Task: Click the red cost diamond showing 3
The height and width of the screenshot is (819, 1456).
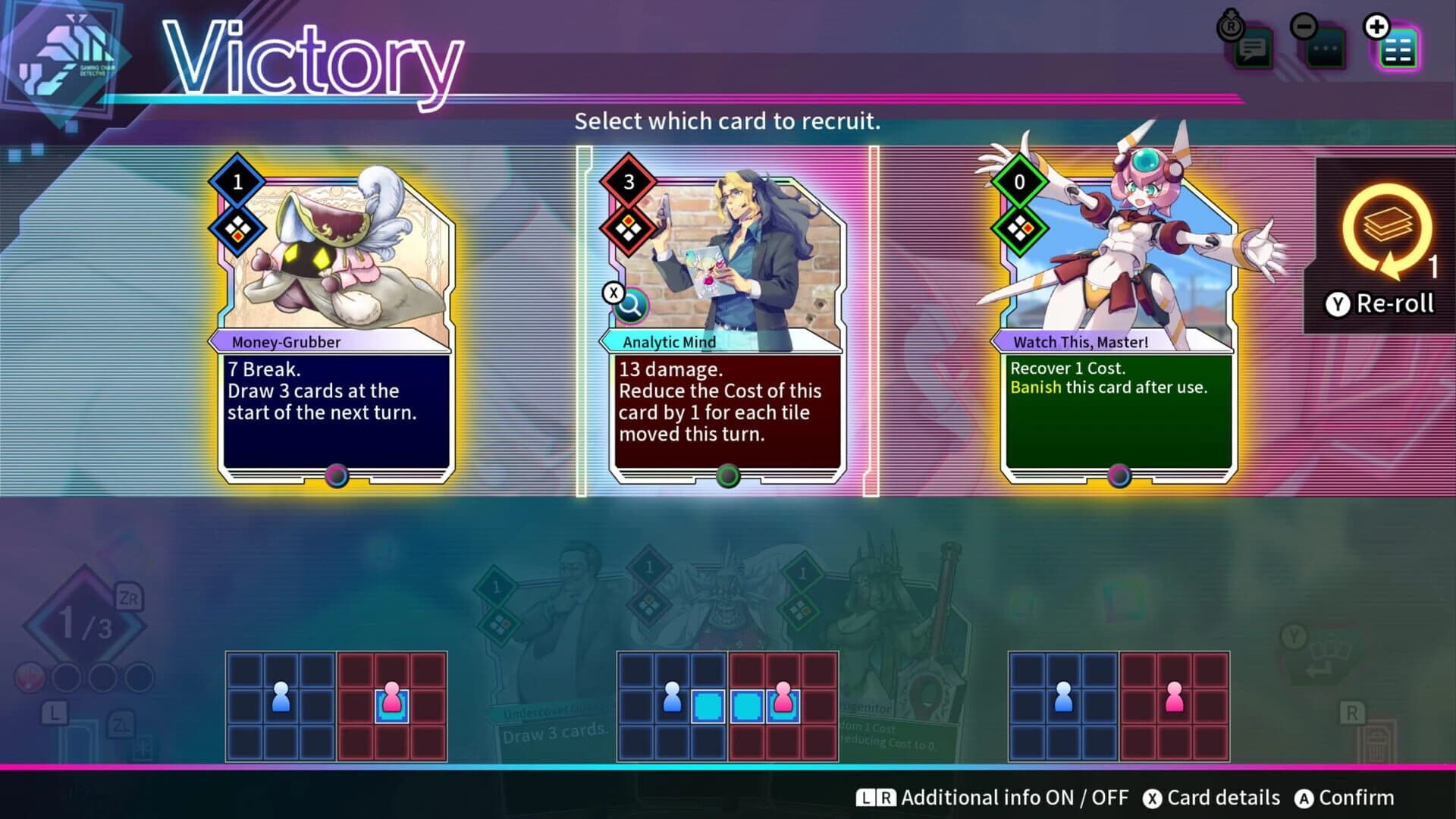Action: click(628, 183)
